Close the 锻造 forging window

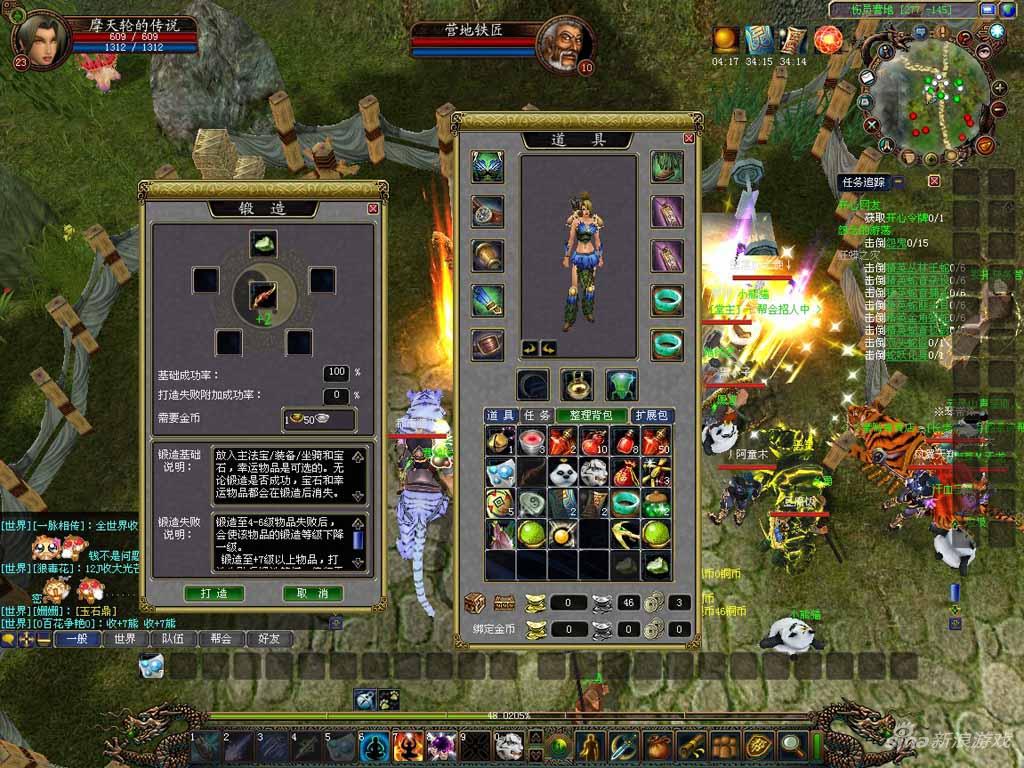coord(373,208)
